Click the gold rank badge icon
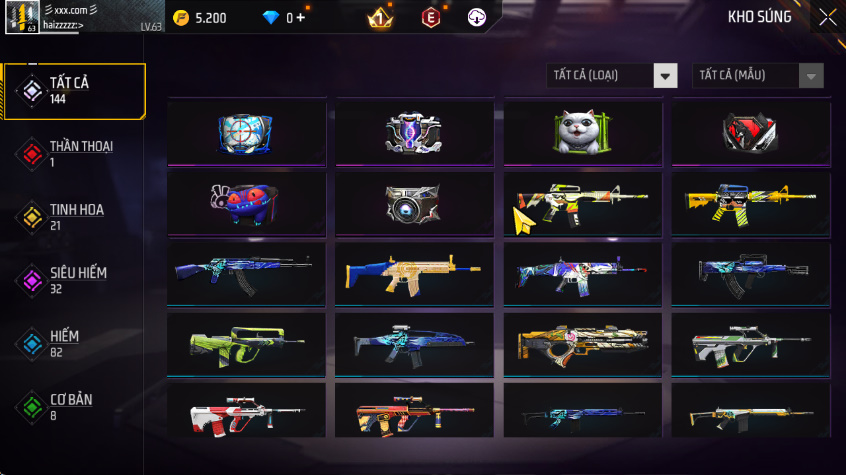The height and width of the screenshot is (475, 846). point(380,18)
